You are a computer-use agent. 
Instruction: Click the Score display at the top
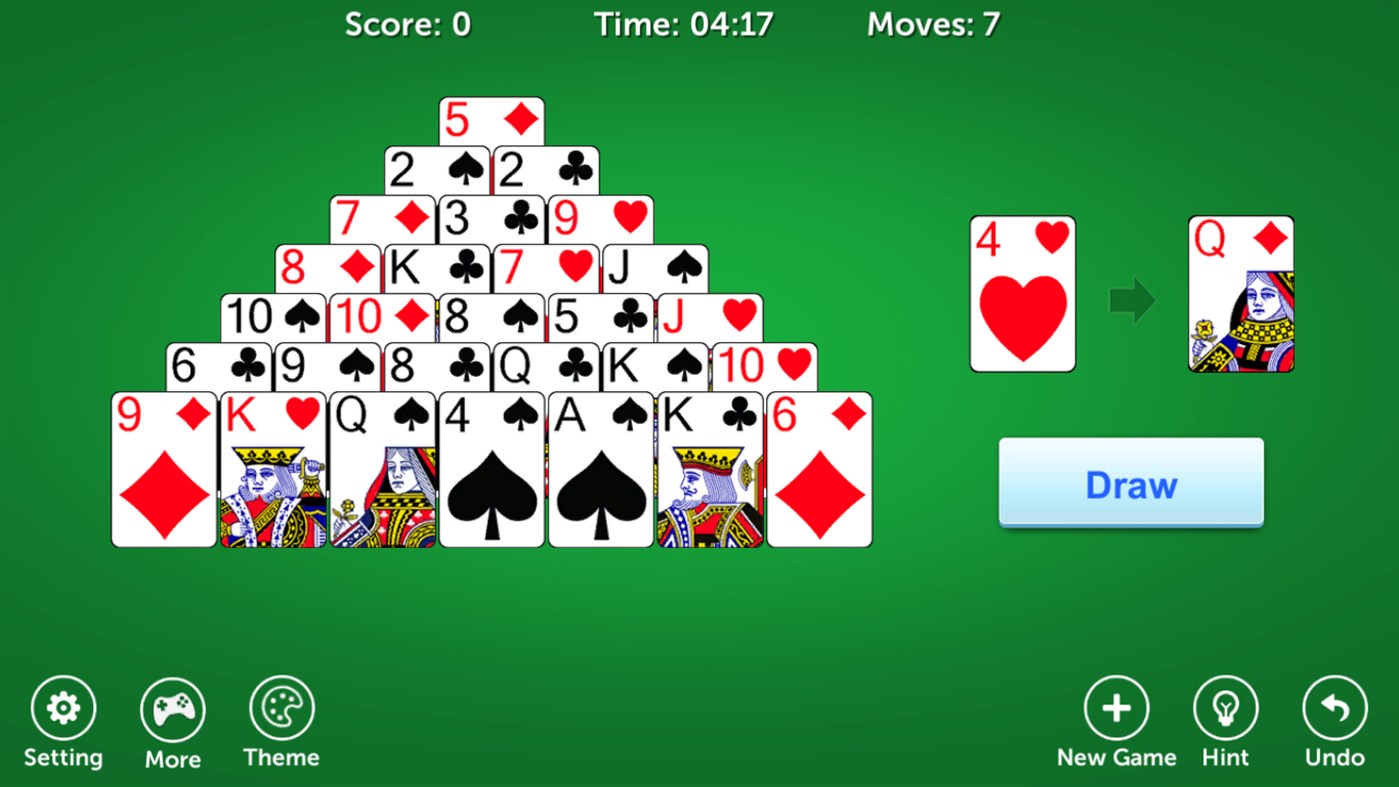tap(408, 24)
